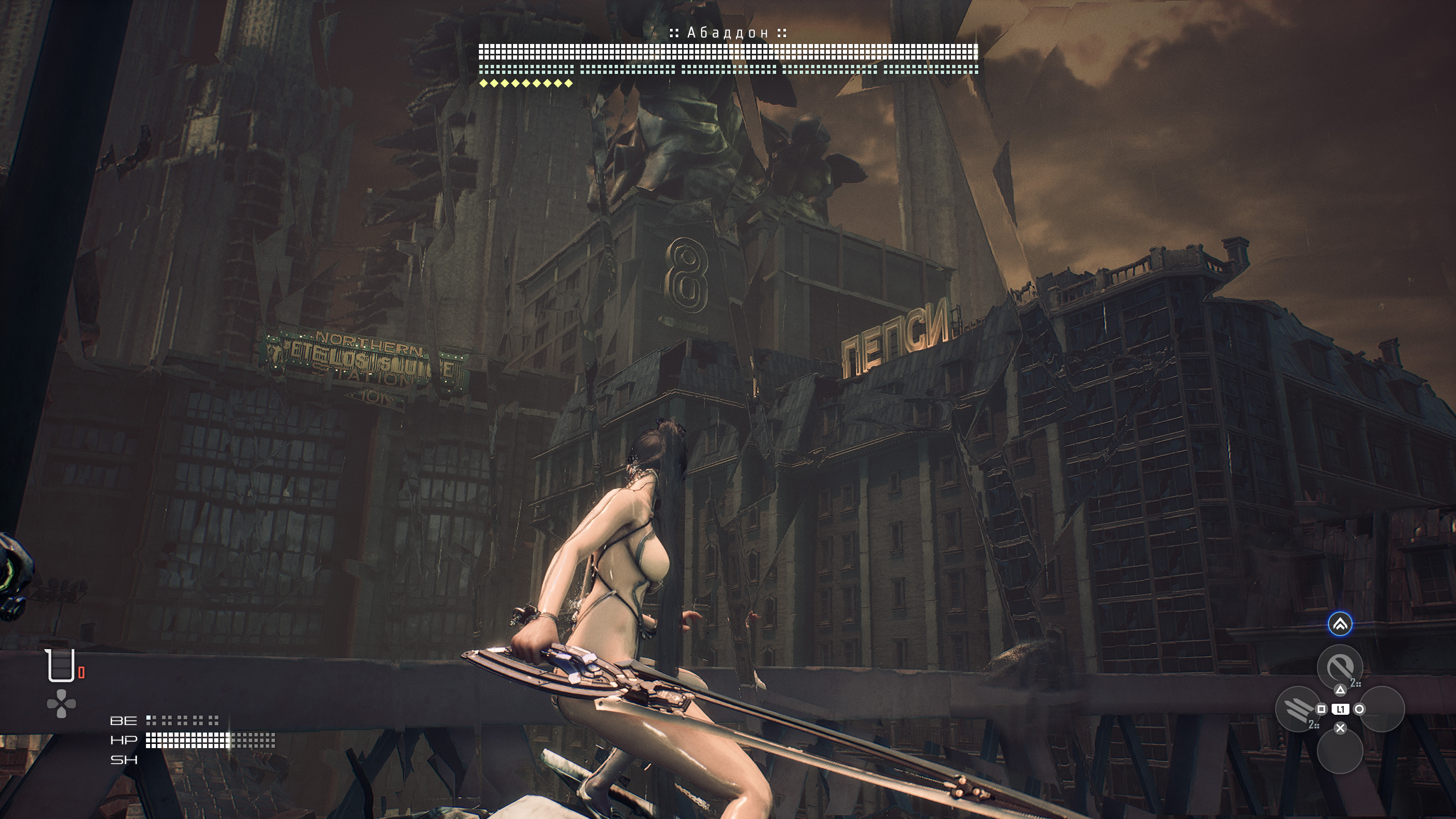Open the four-petal quick item selector
Image resolution: width=1456 pixels, height=819 pixels.
[x=61, y=704]
